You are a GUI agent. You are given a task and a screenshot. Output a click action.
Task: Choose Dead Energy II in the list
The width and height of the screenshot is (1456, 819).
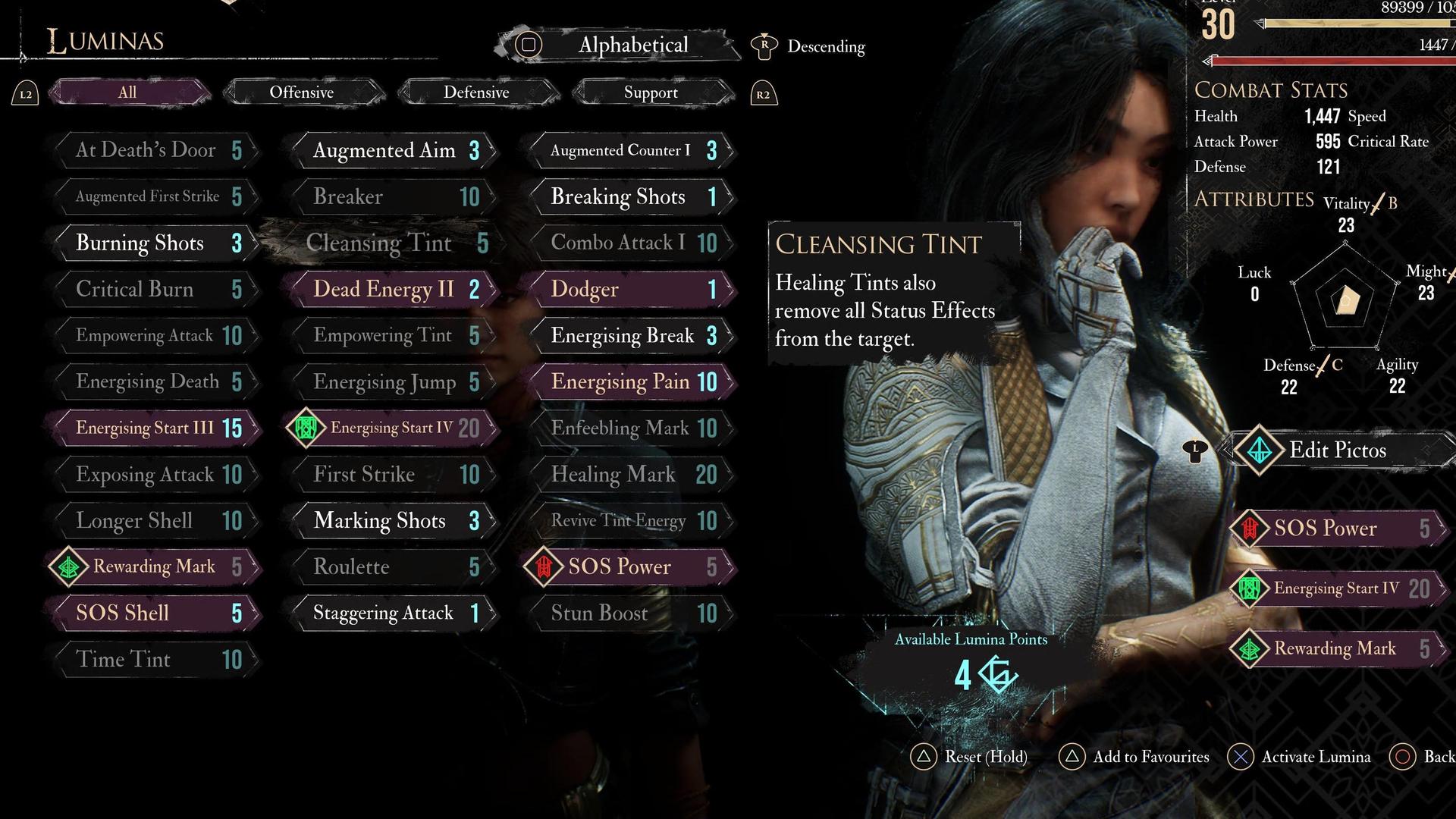click(394, 290)
